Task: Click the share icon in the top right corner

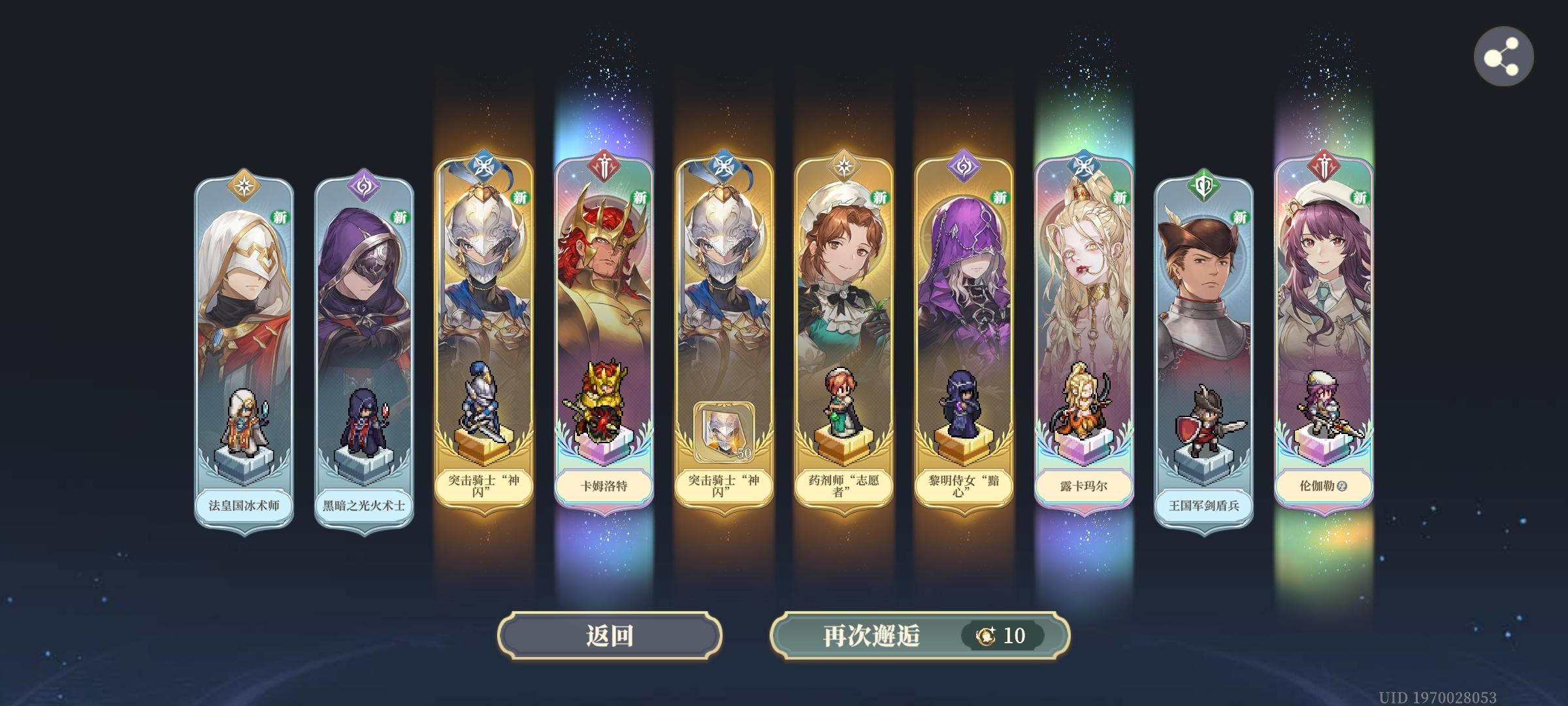Action: pyautogui.click(x=1503, y=56)
